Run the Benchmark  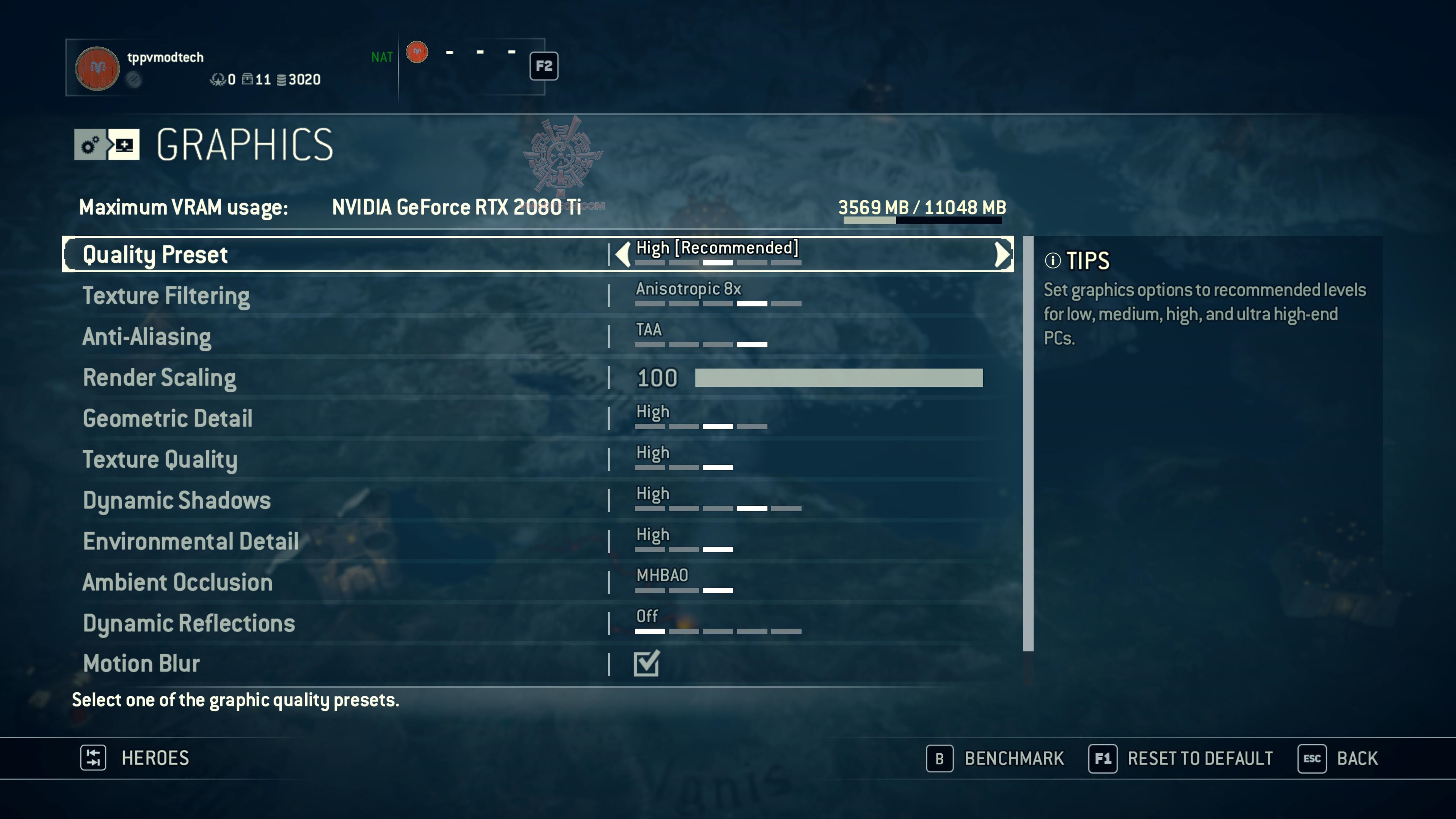(995, 758)
